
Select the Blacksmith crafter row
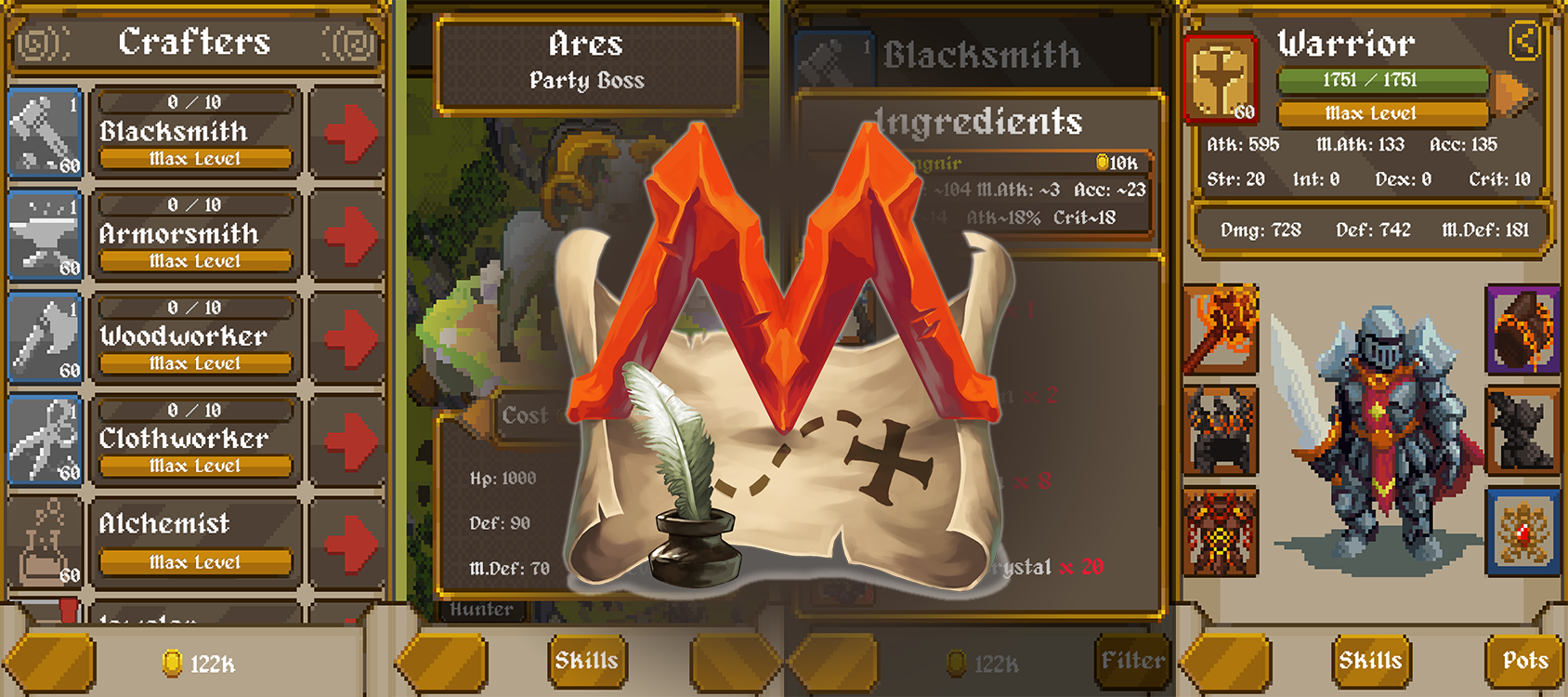tap(195, 132)
